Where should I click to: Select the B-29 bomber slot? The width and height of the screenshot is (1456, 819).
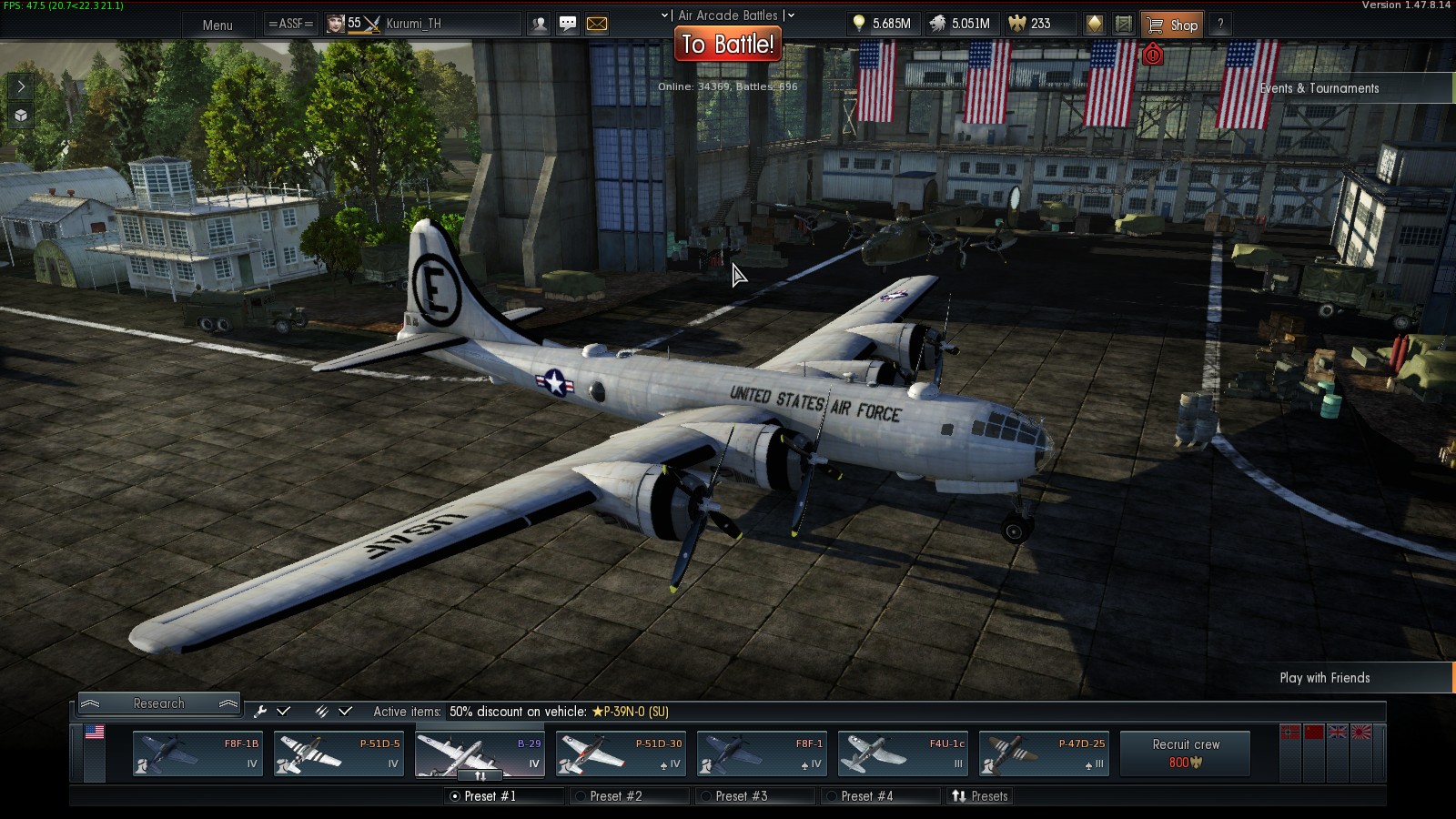pos(480,754)
